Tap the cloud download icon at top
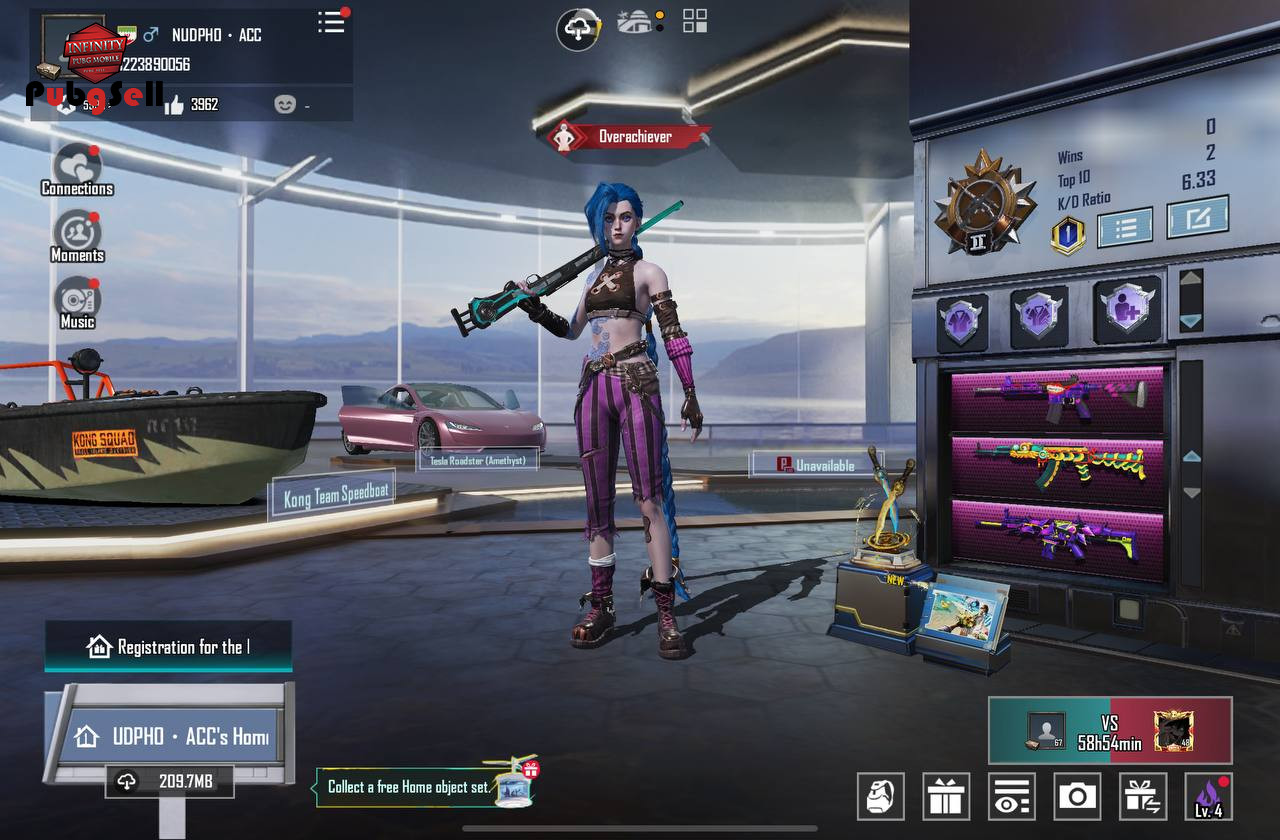Screen dimensions: 1280x840 coord(578,29)
